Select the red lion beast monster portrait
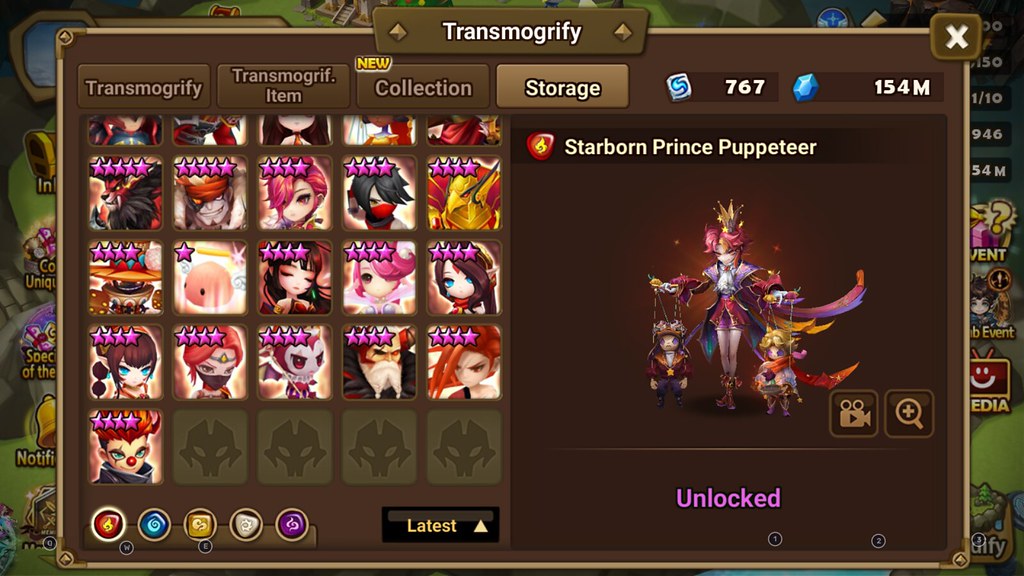The height and width of the screenshot is (576, 1024). [126, 193]
